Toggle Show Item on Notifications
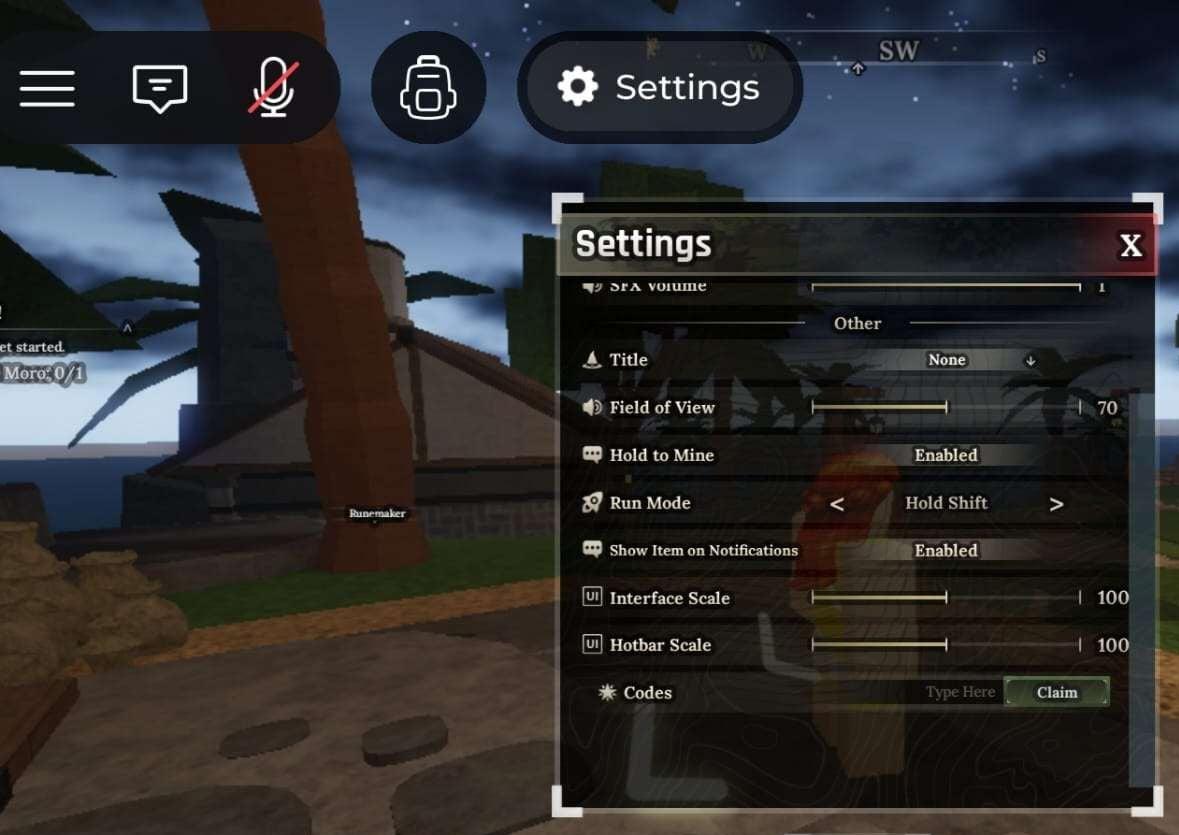The image size is (1179, 835). coord(946,551)
